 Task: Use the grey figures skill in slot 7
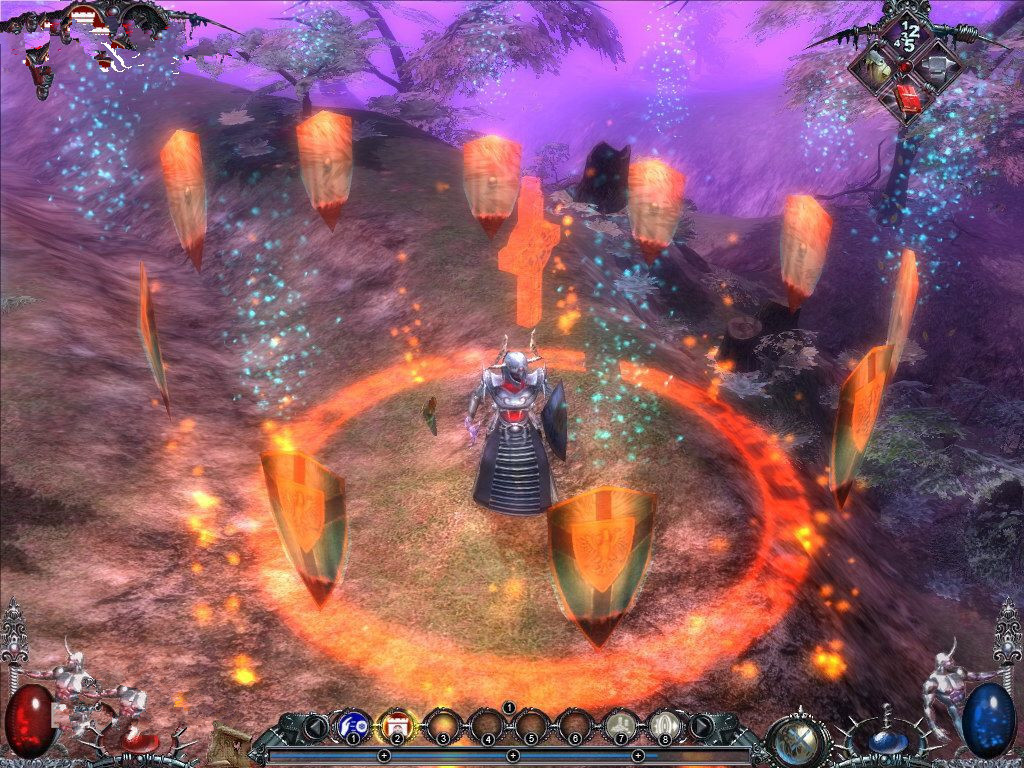tap(620, 723)
